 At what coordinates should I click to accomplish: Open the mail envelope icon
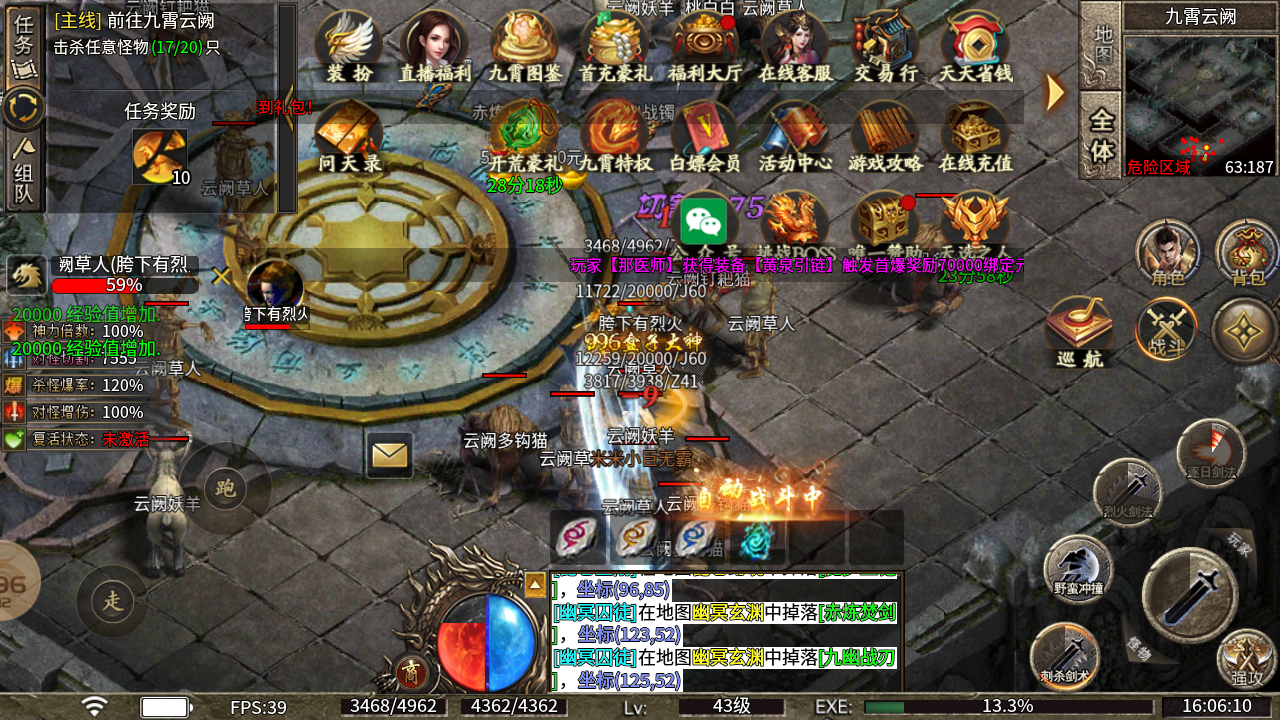(x=389, y=455)
